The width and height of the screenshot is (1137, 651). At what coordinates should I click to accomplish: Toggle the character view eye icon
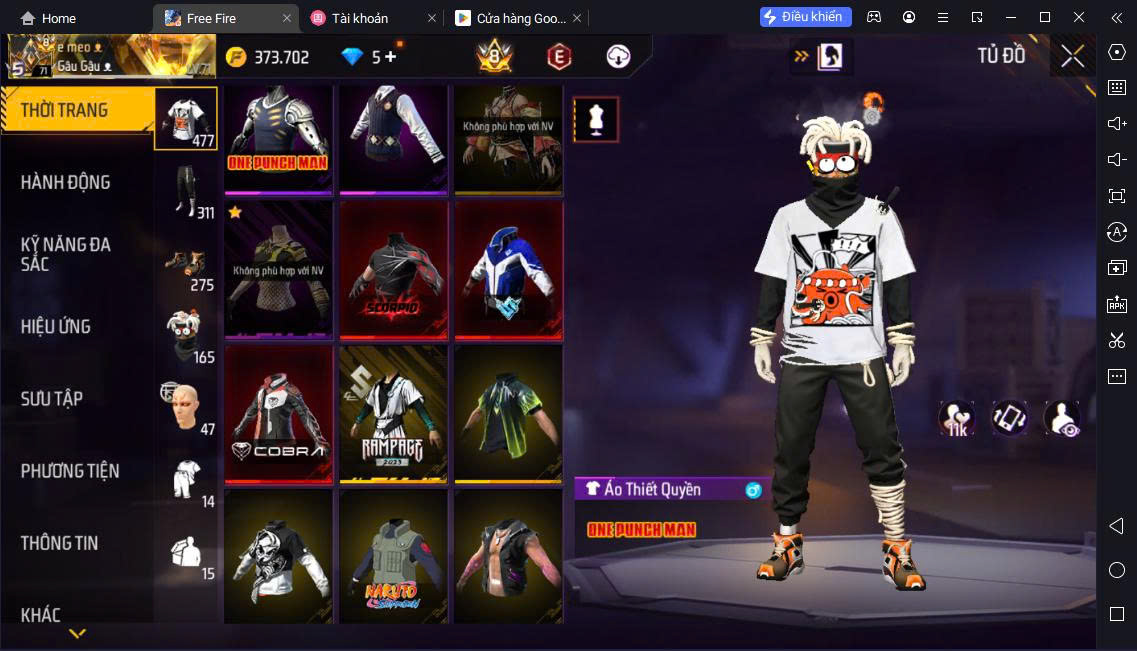click(1061, 419)
